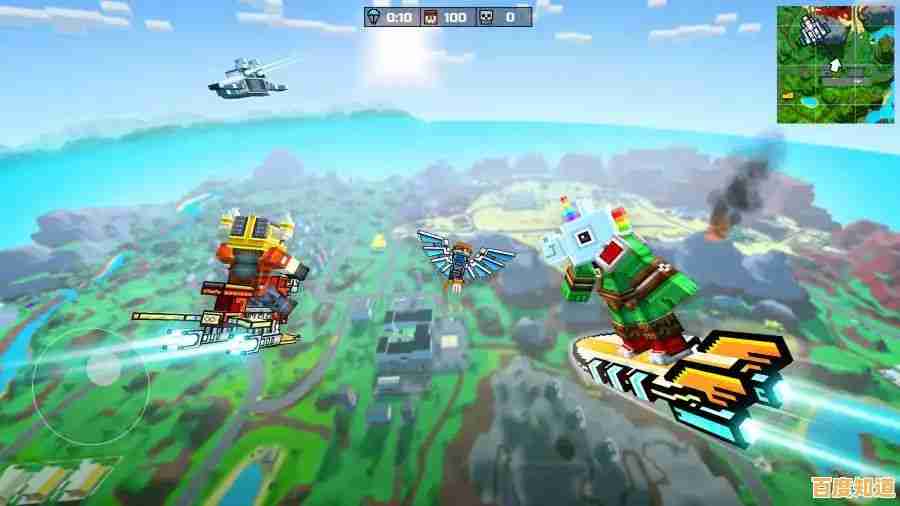Open the minimap in the corner
900x506 pixels.
point(835,64)
